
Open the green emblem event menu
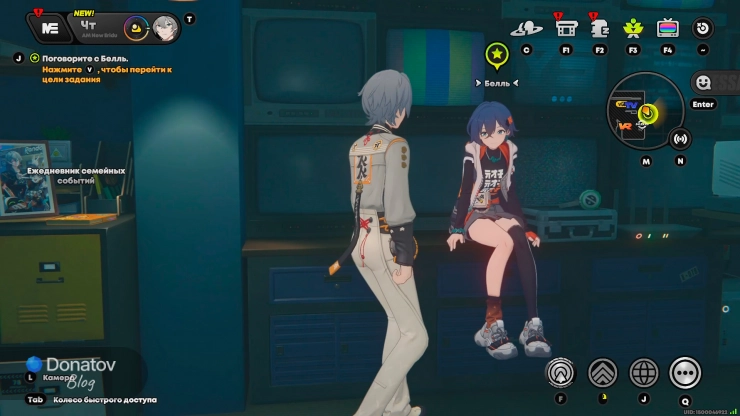coord(633,28)
